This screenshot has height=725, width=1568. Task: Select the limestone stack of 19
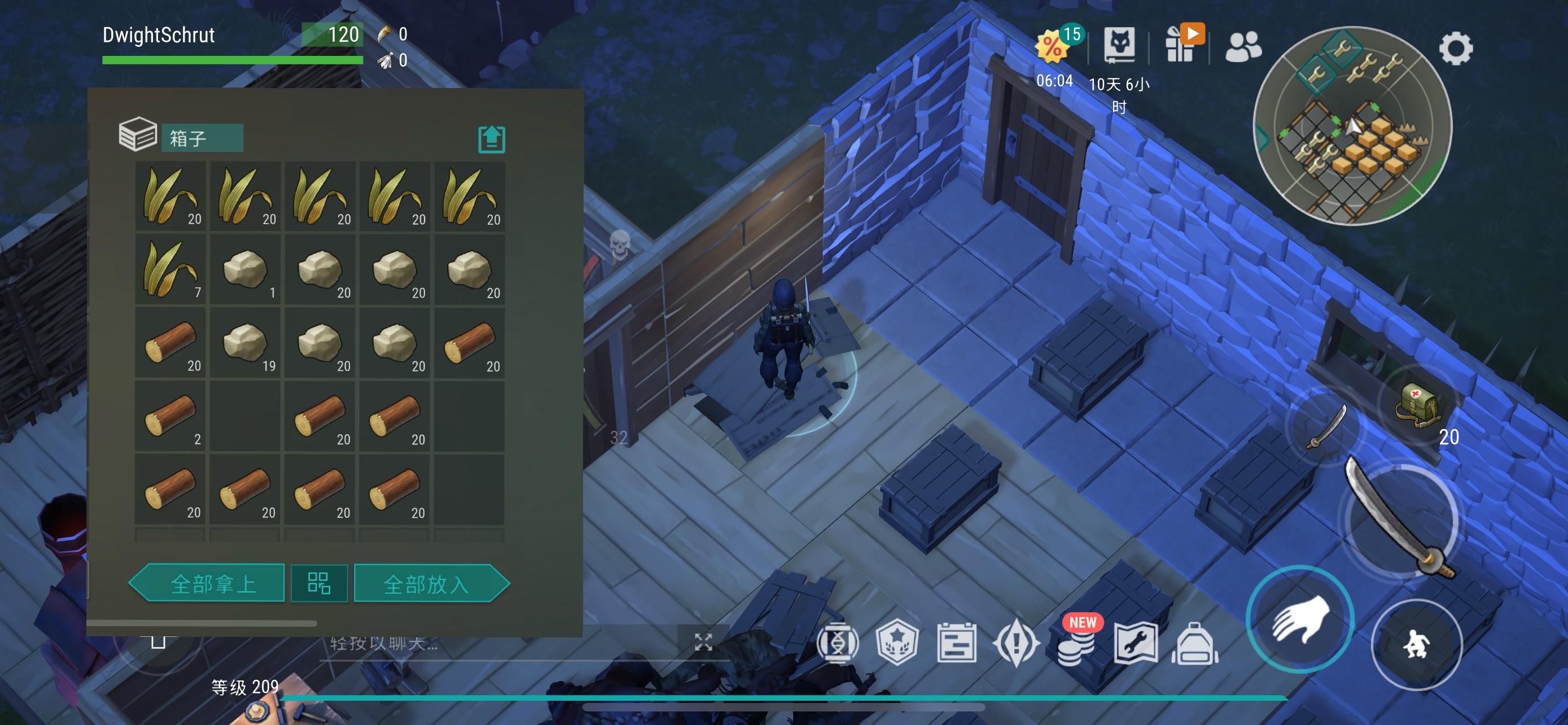246,343
